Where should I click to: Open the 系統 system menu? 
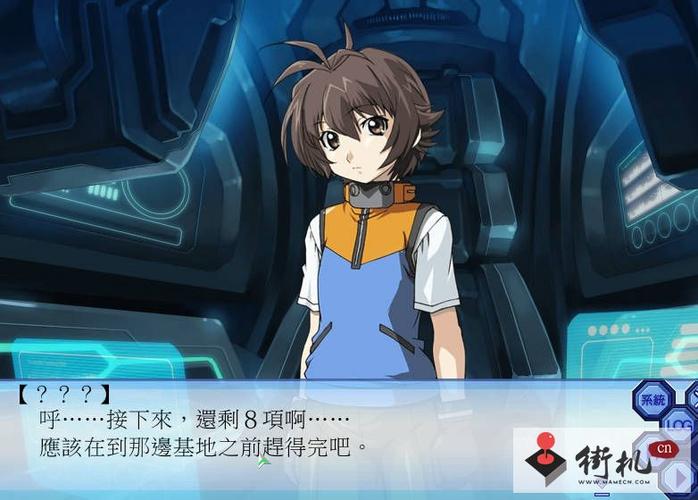point(652,398)
